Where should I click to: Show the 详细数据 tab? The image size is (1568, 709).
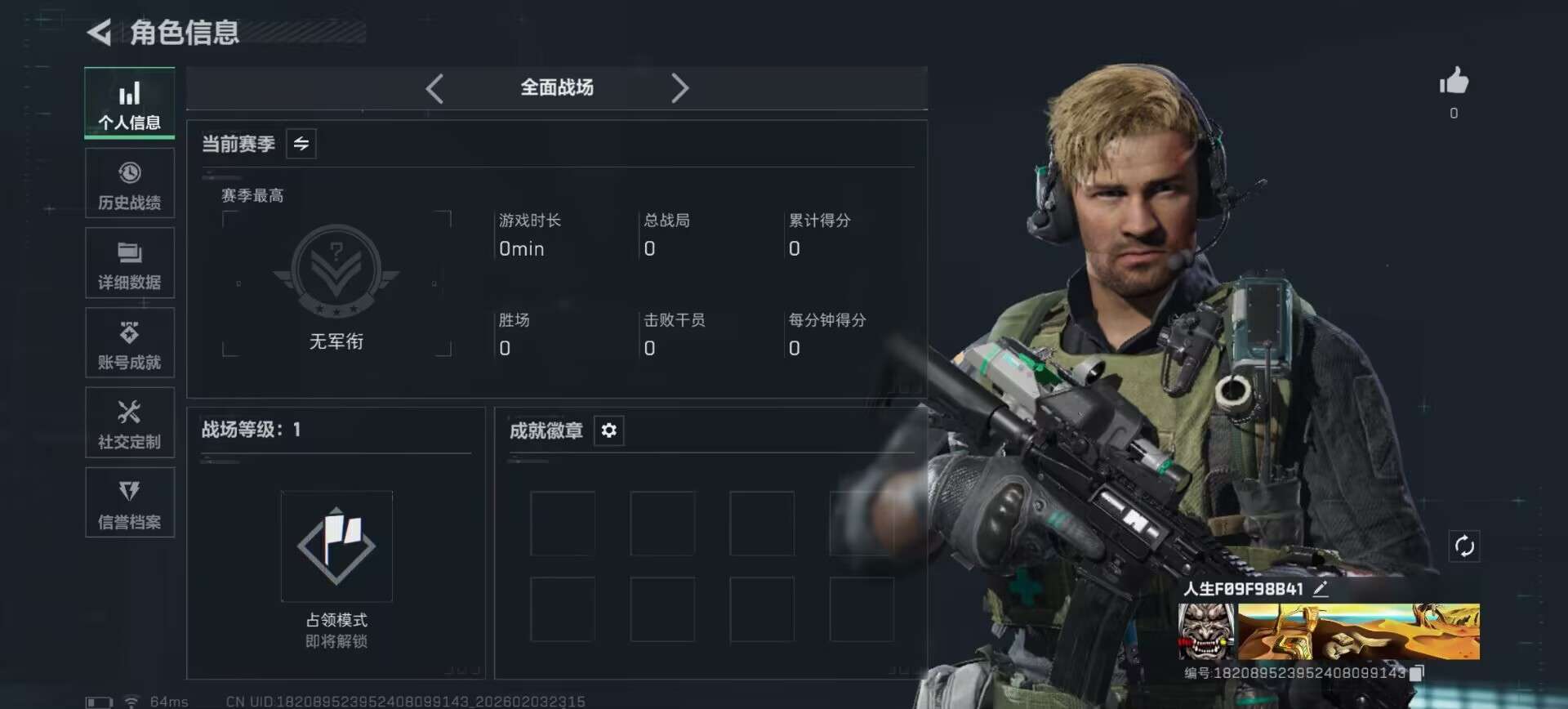click(x=129, y=264)
